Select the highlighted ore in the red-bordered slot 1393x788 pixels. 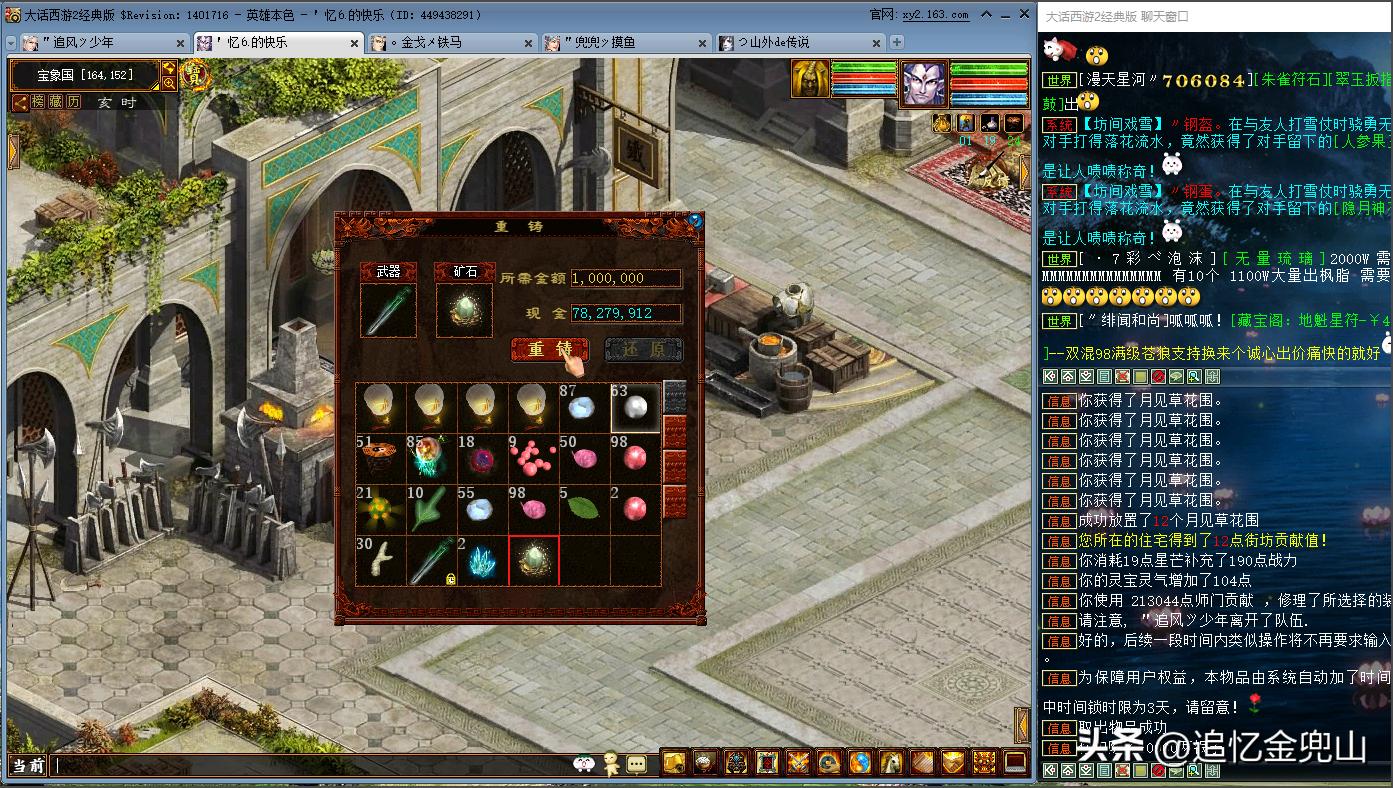coord(533,561)
